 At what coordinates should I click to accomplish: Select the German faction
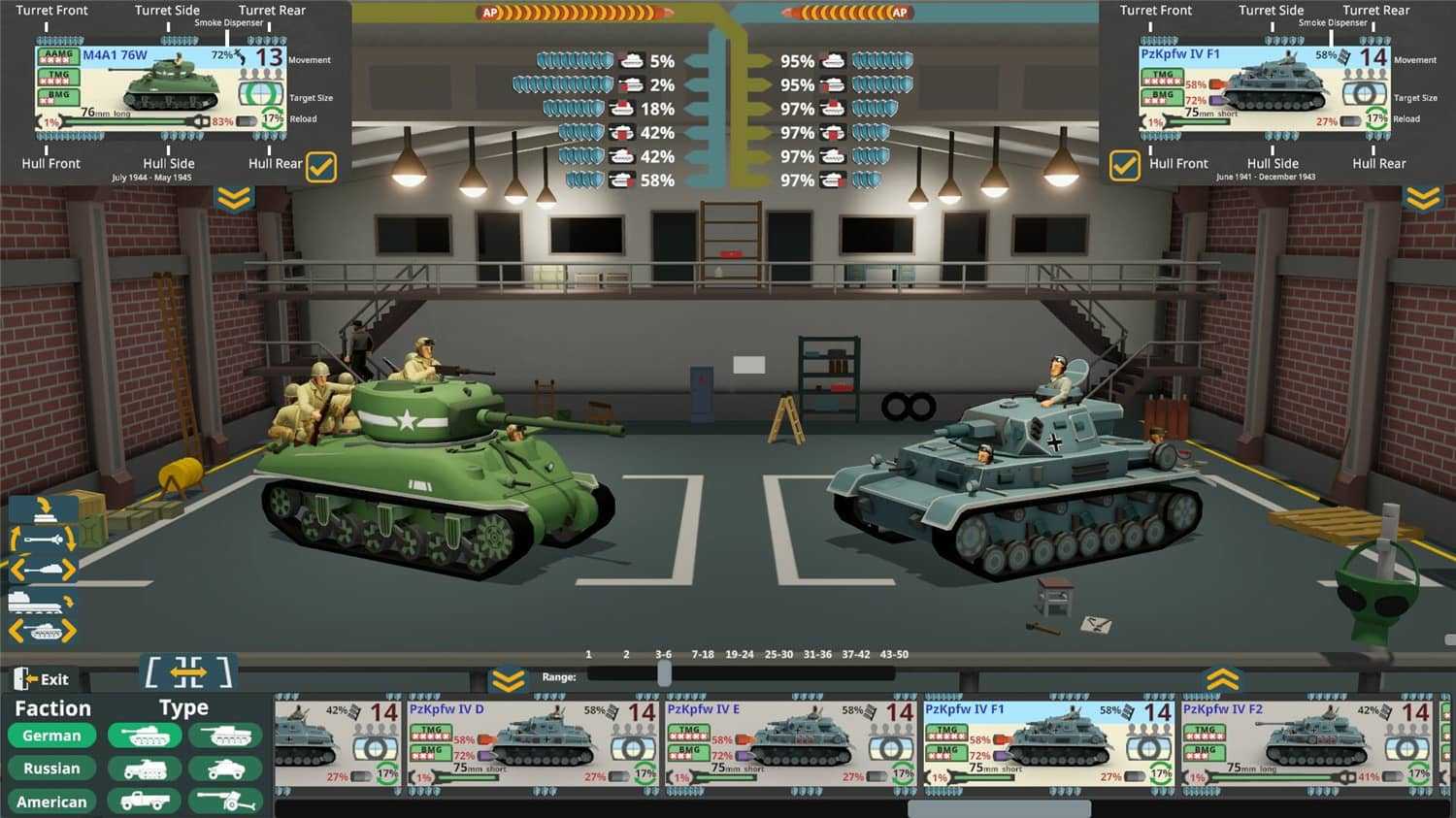(x=51, y=736)
